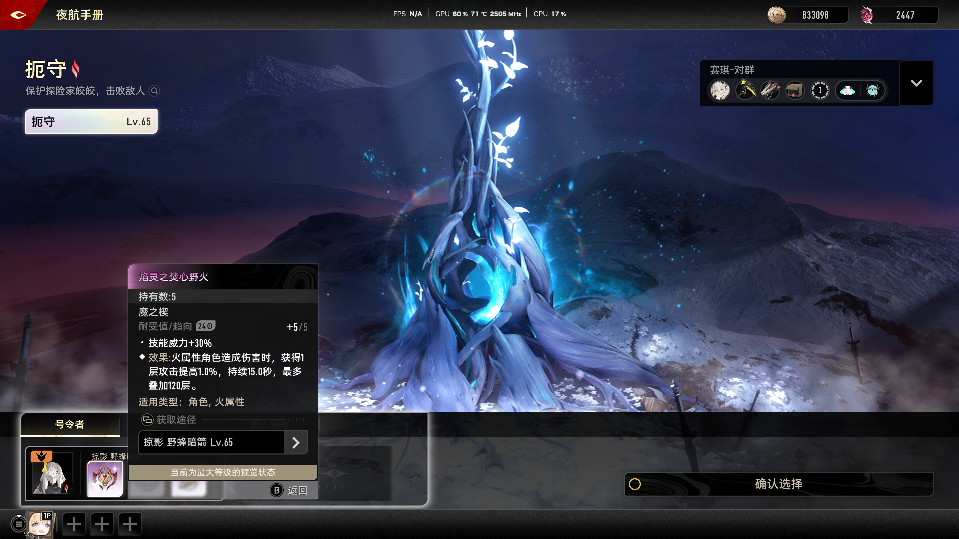Click the red gem currency icon

point(867,15)
